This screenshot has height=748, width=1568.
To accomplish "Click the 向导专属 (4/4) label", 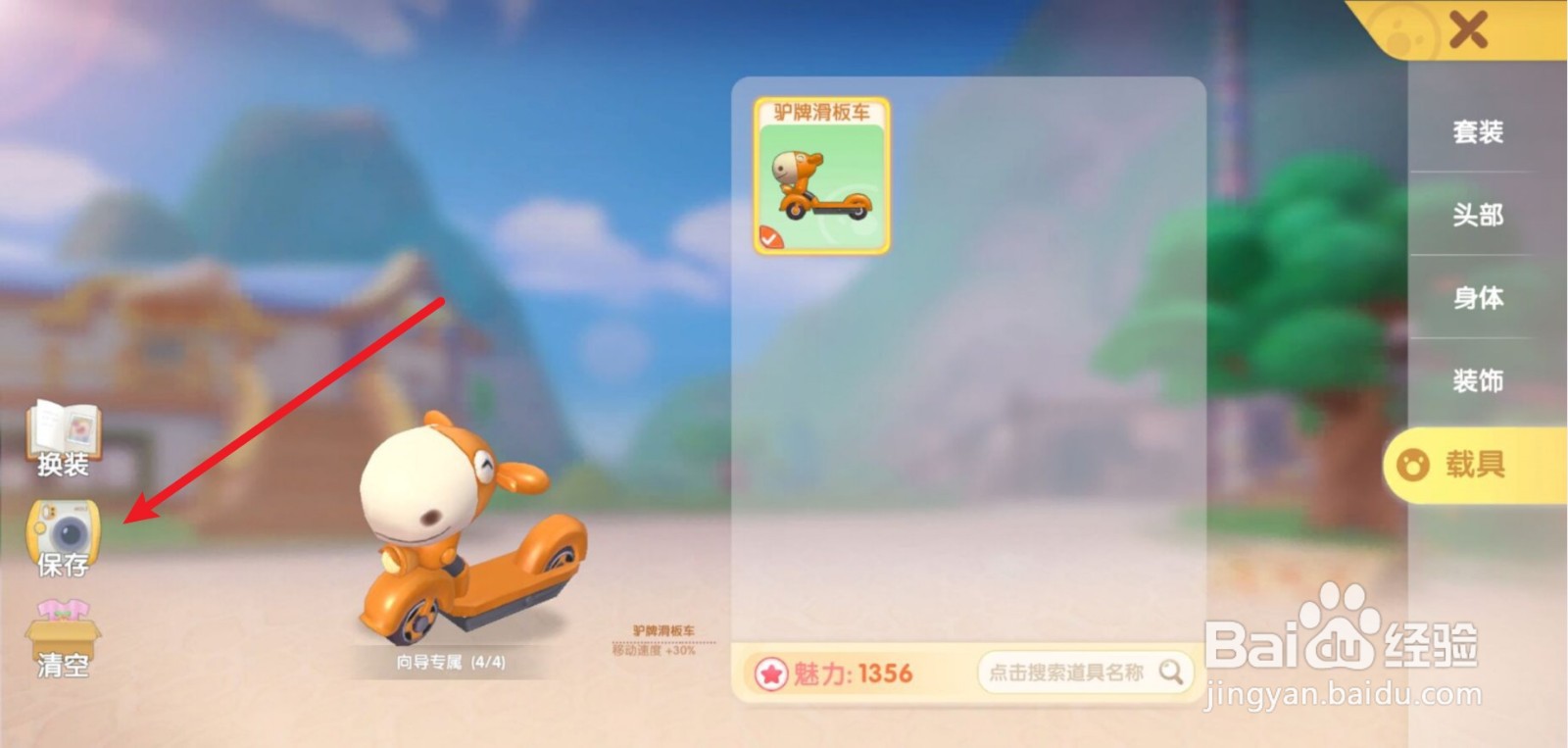I will tap(451, 661).
